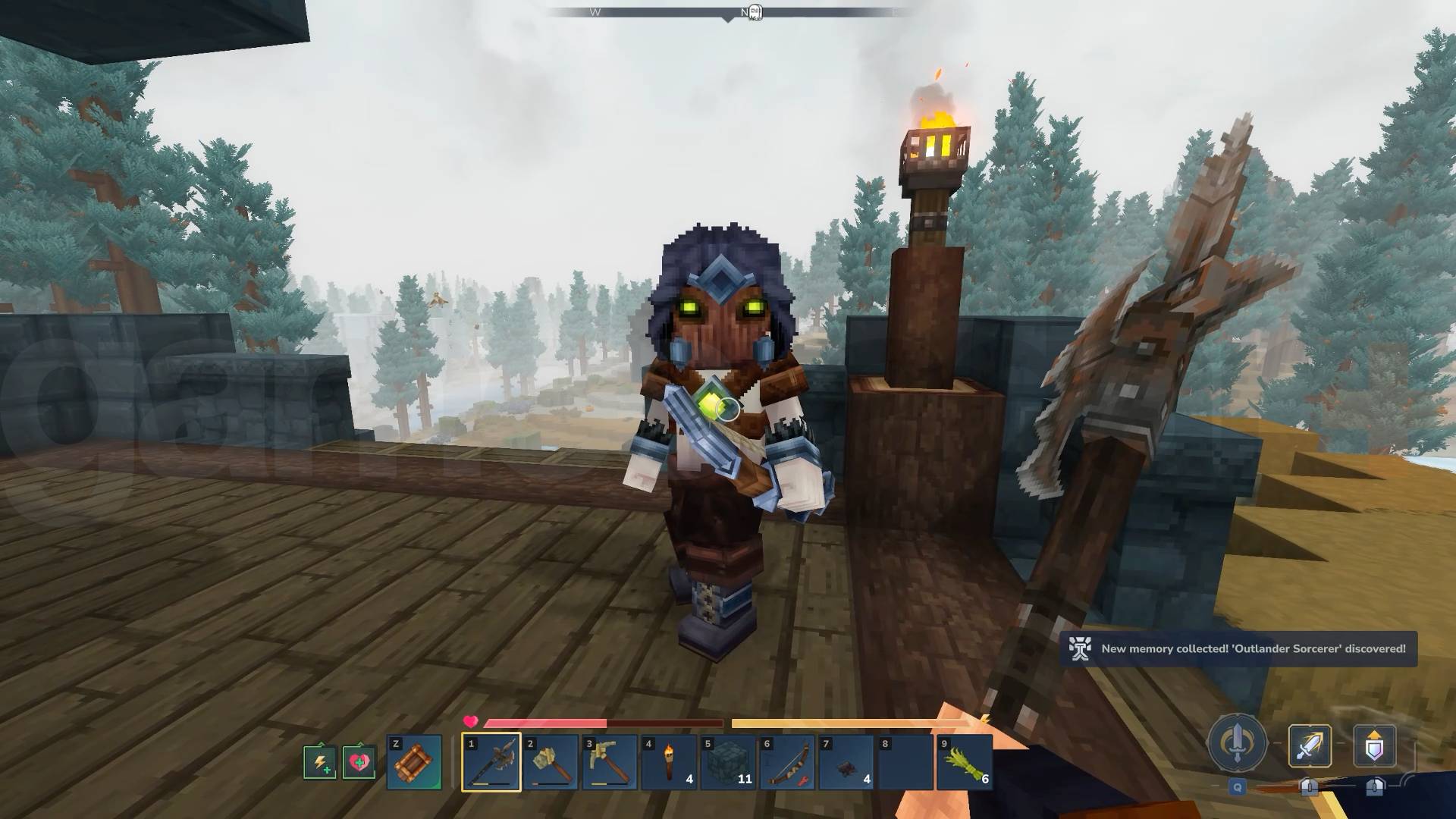Viewport: 1456px width, 819px height.
Task: Click the raft item in the Z slot
Action: [x=416, y=762]
